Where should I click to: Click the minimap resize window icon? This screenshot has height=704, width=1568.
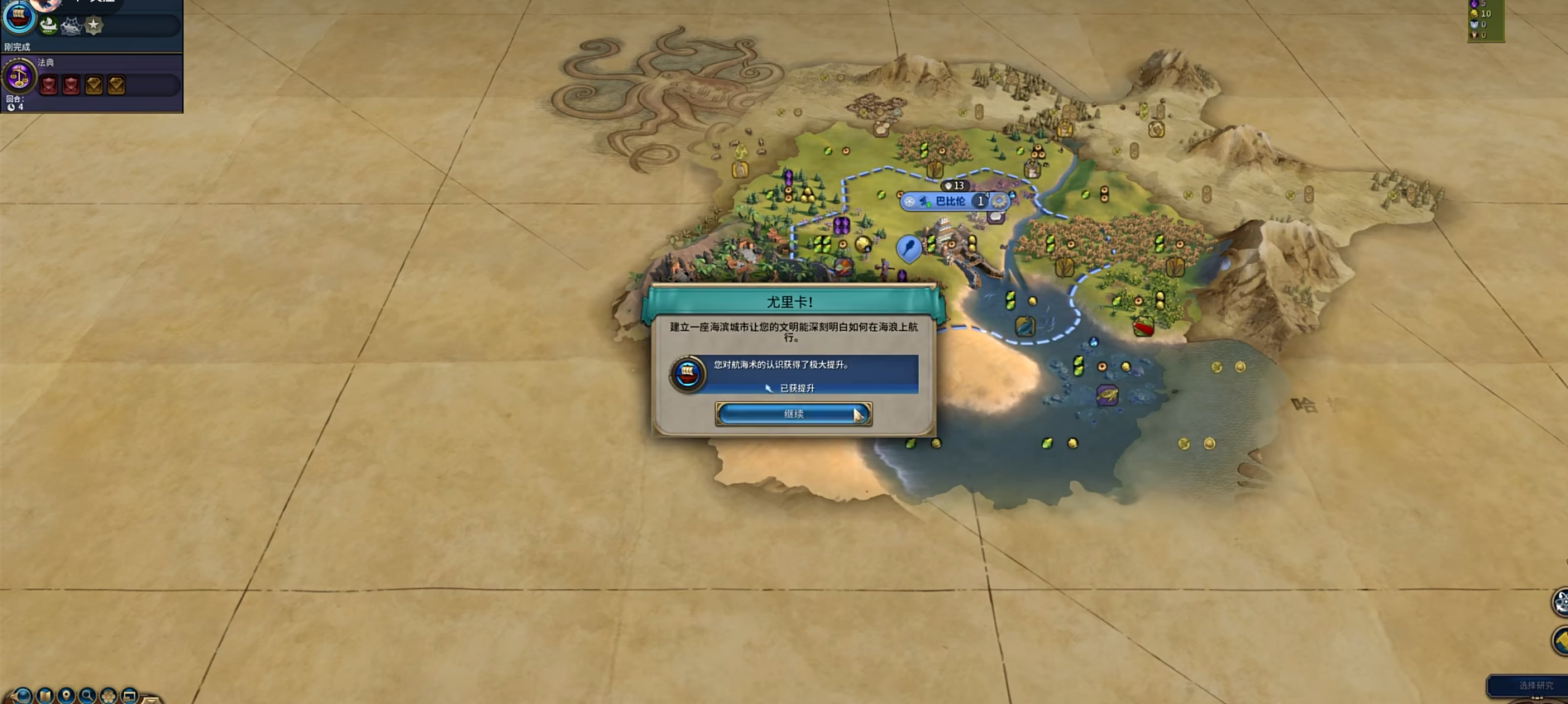pyautogui.click(x=129, y=696)
